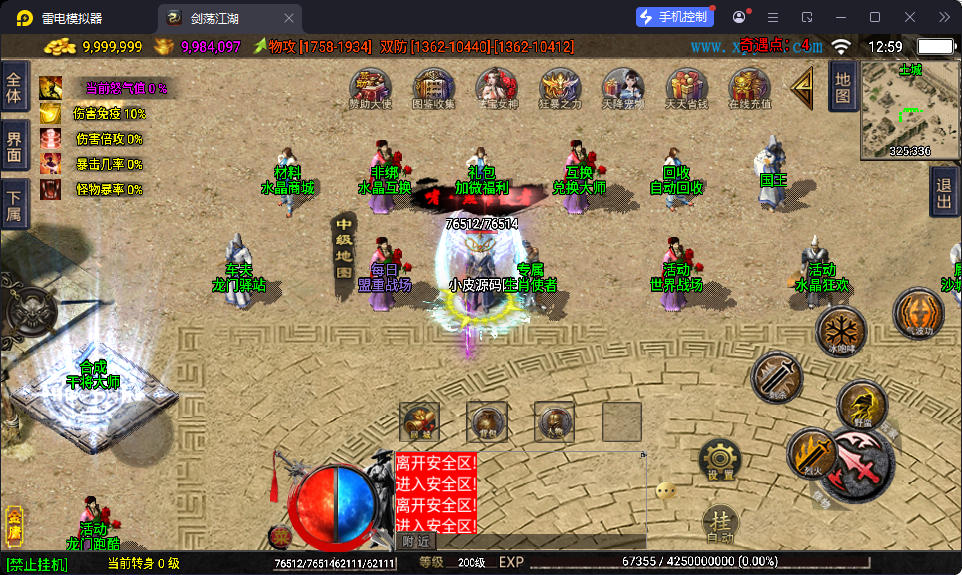Switch to the 下属 tab
962x575 pixels.
(14, 203)
